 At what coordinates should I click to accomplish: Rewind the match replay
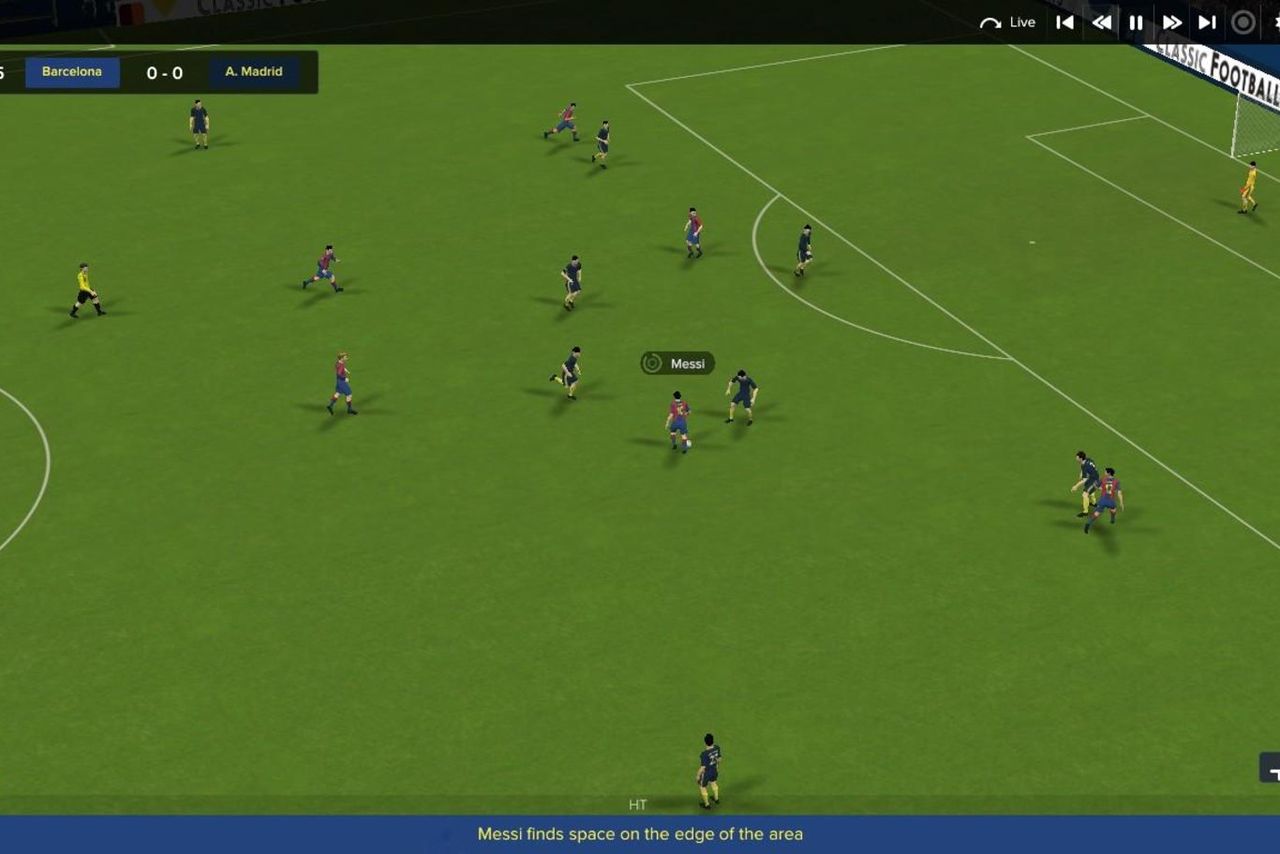coord(1101,21)
